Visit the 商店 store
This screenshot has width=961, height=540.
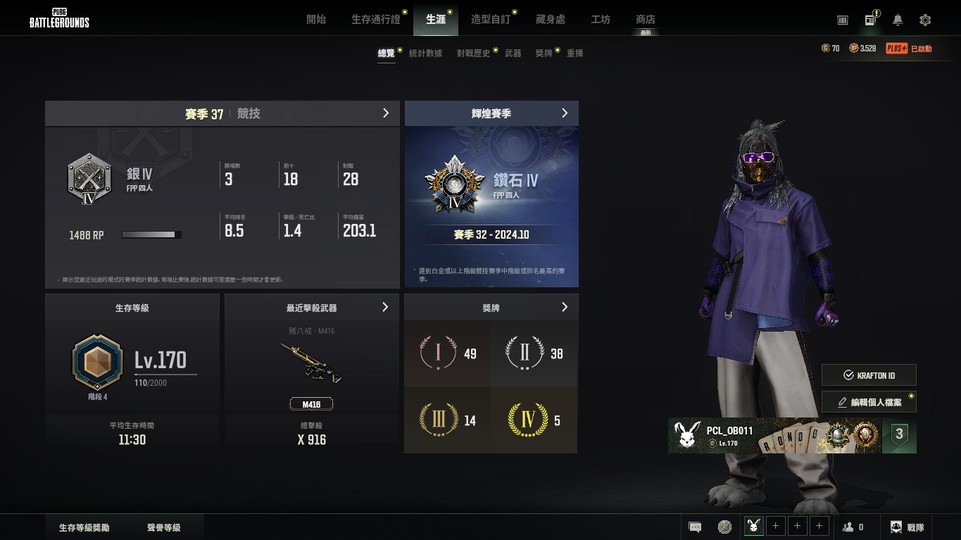pyautogui.click(x=646, y=19)
